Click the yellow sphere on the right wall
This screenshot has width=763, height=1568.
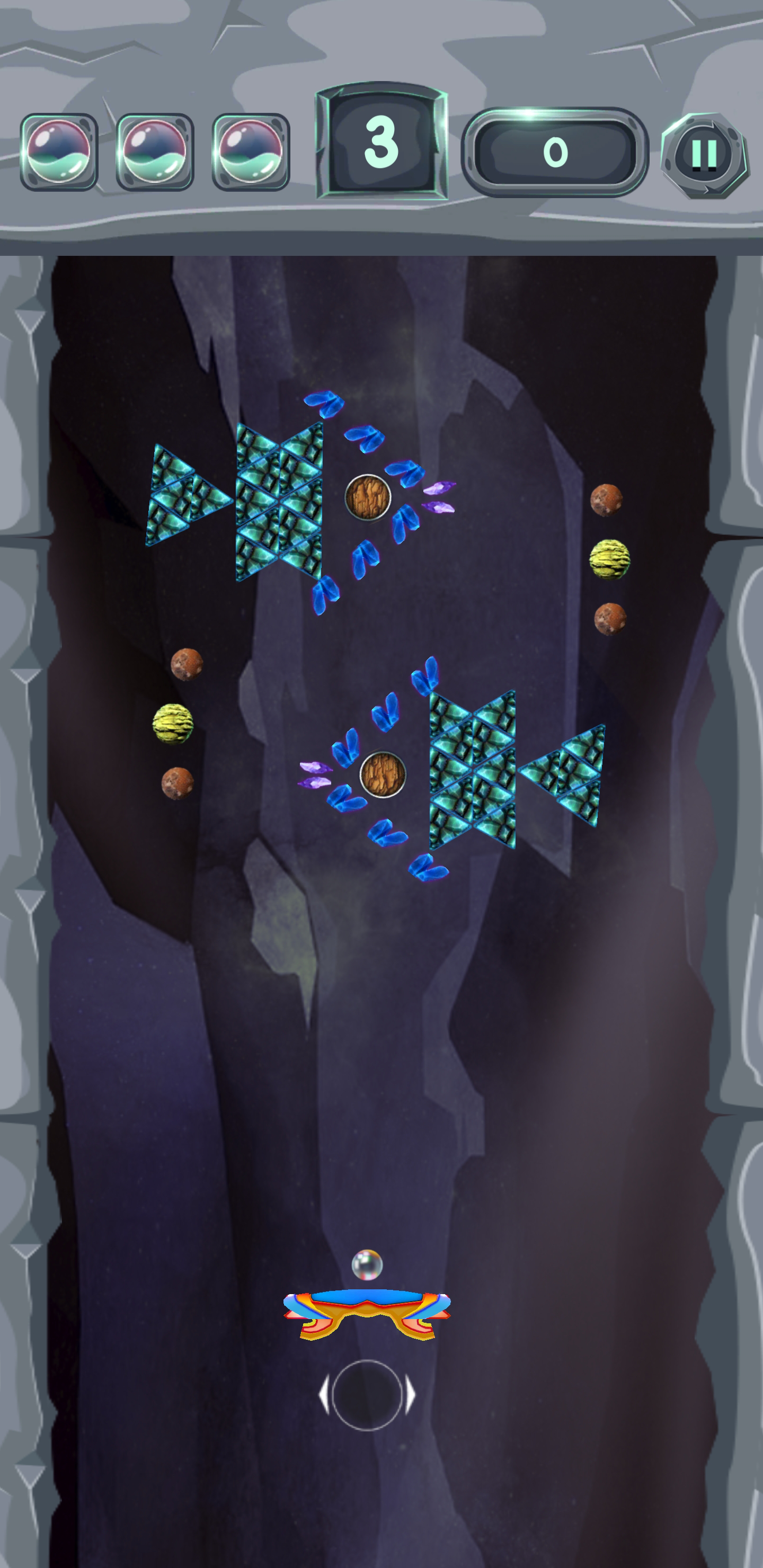coord(611,560)
